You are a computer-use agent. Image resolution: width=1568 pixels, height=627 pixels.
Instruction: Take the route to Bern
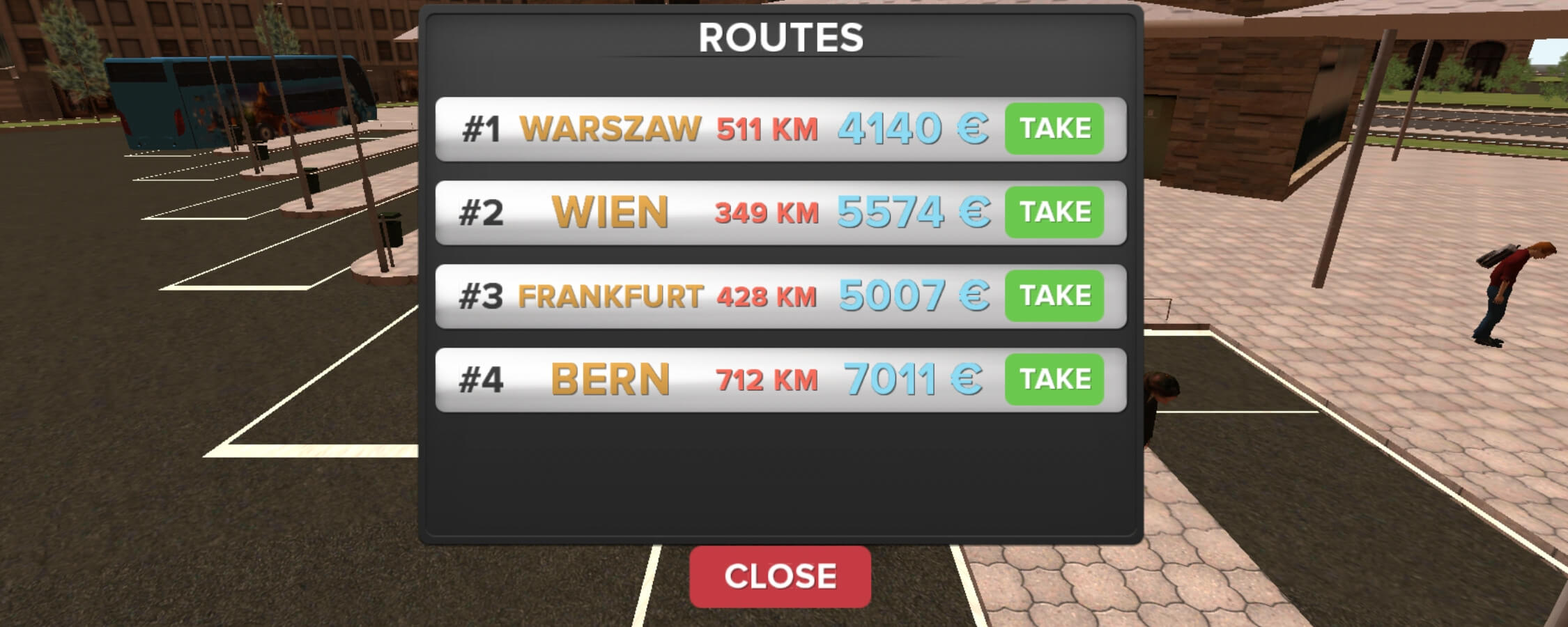[1054, 378]
